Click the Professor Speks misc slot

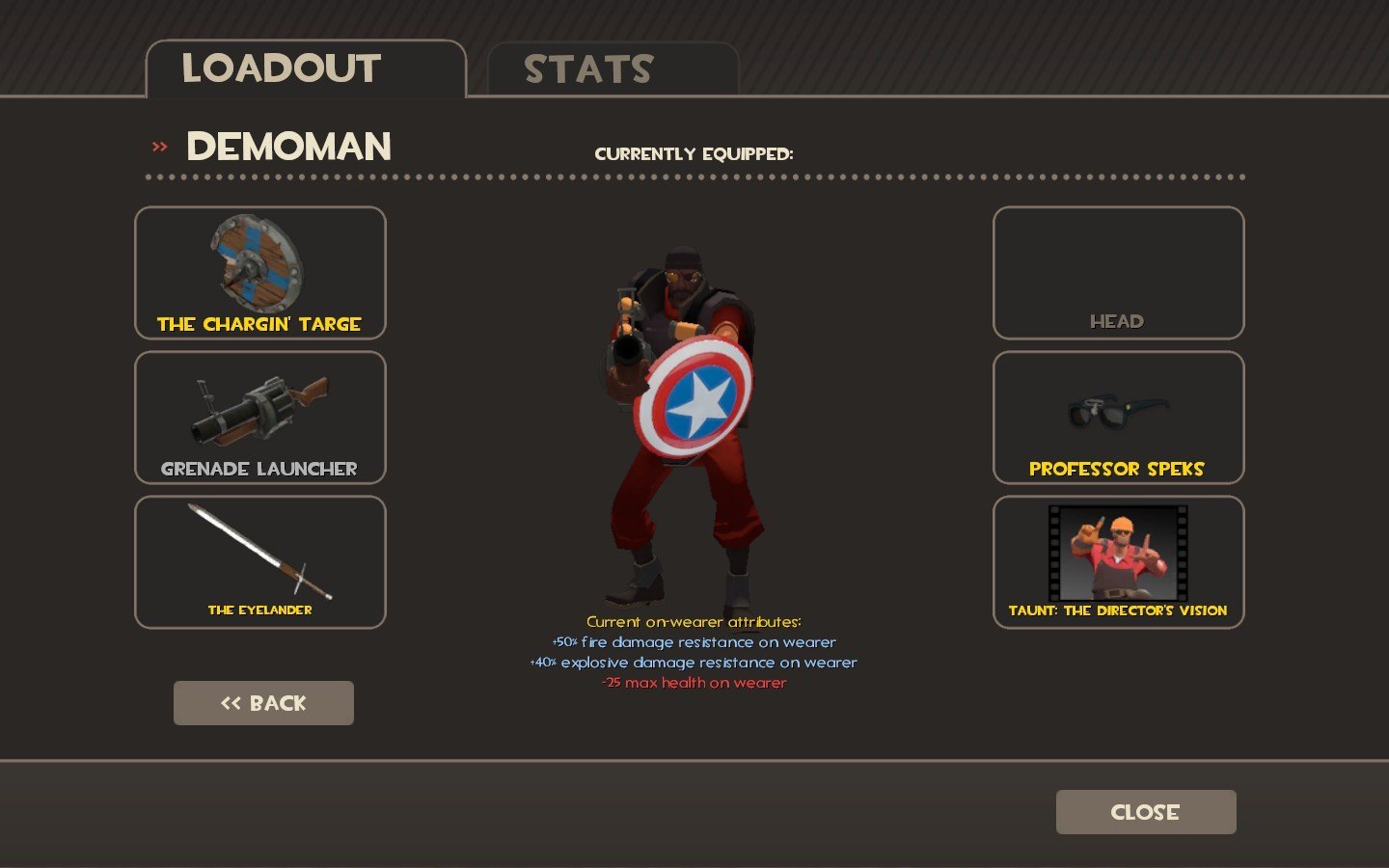[x=1118, y=418]
